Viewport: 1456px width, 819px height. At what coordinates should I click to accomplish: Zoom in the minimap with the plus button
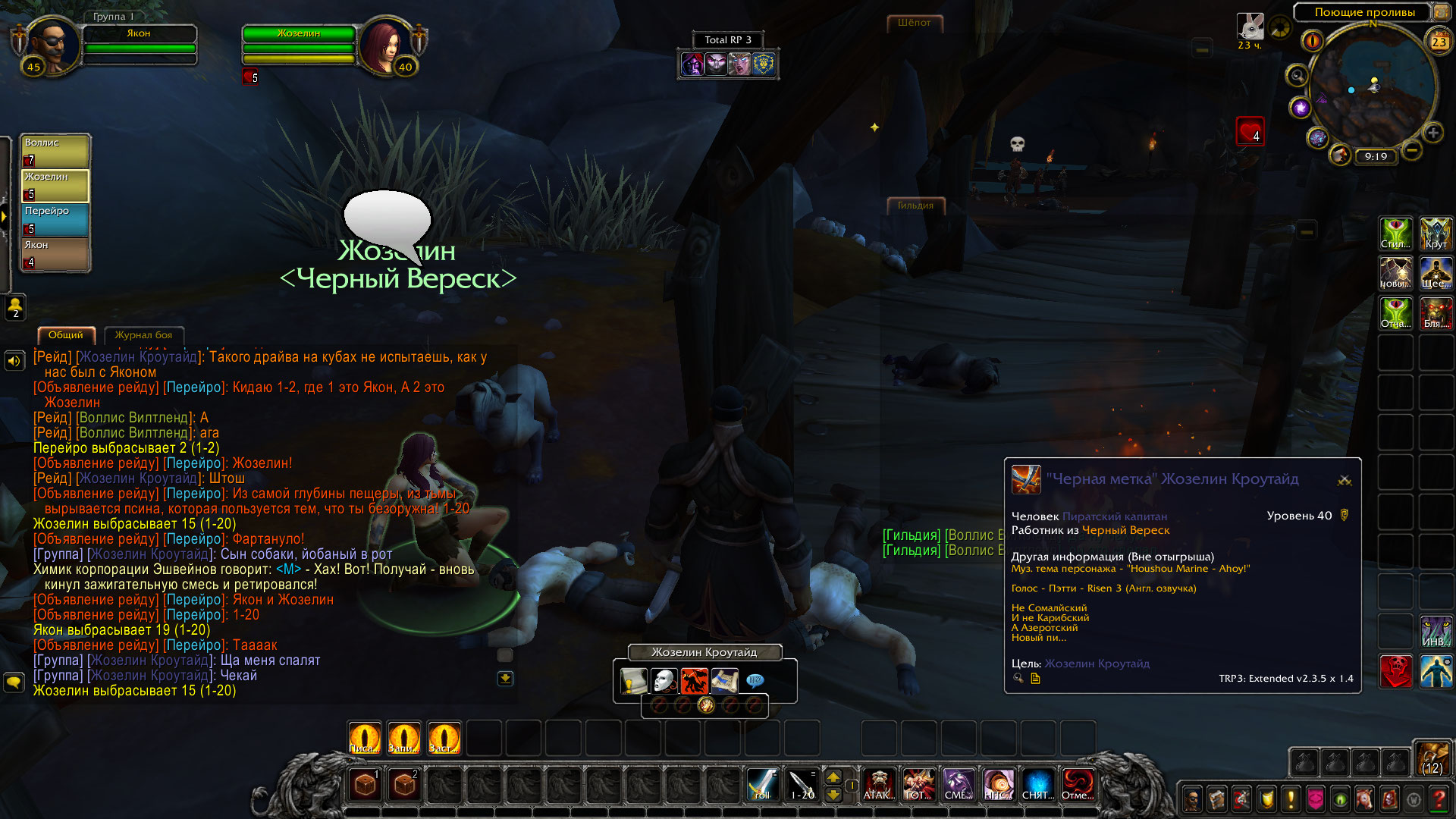tap(1432, 133)
